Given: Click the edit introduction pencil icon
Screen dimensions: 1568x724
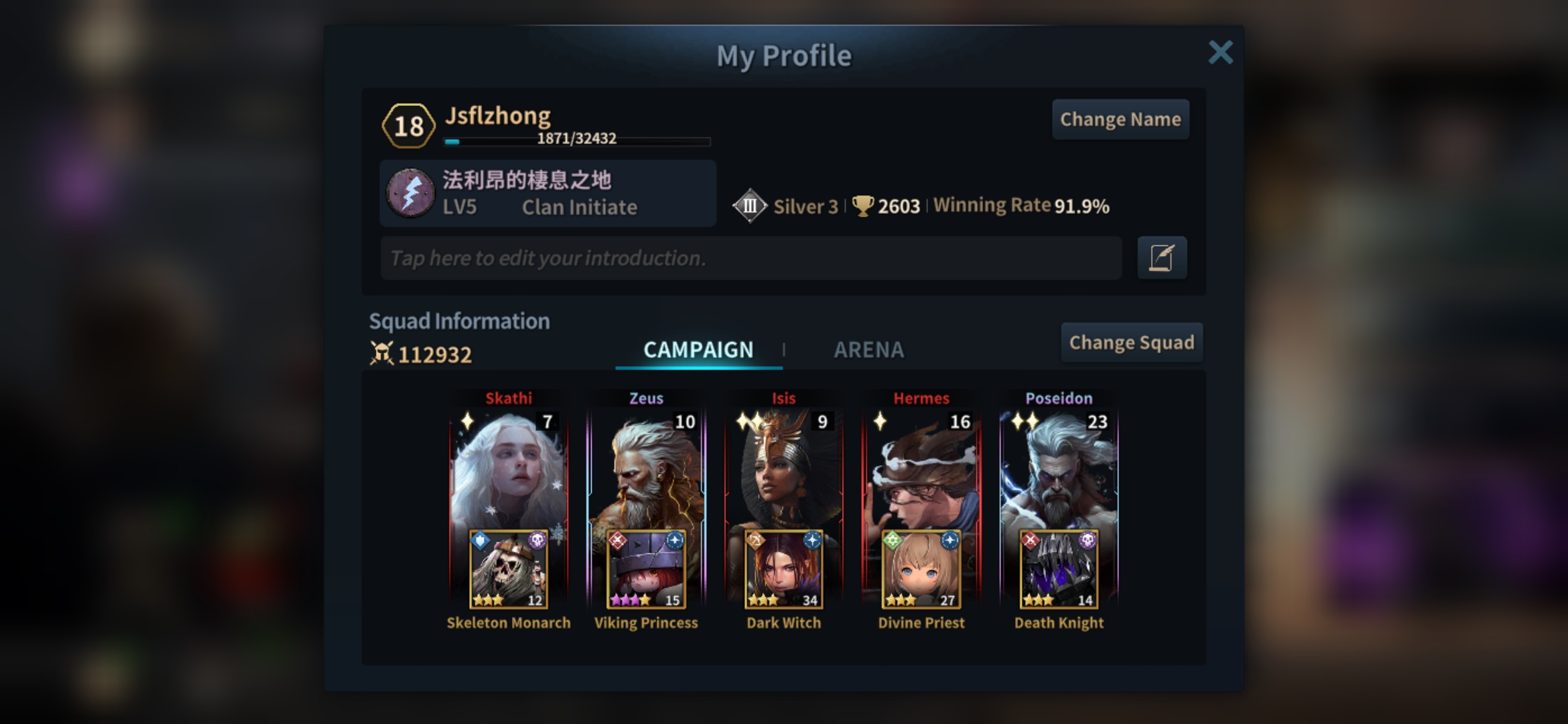Looking at the screenshot, I should pyautogui.click(x=1162, y=257).
